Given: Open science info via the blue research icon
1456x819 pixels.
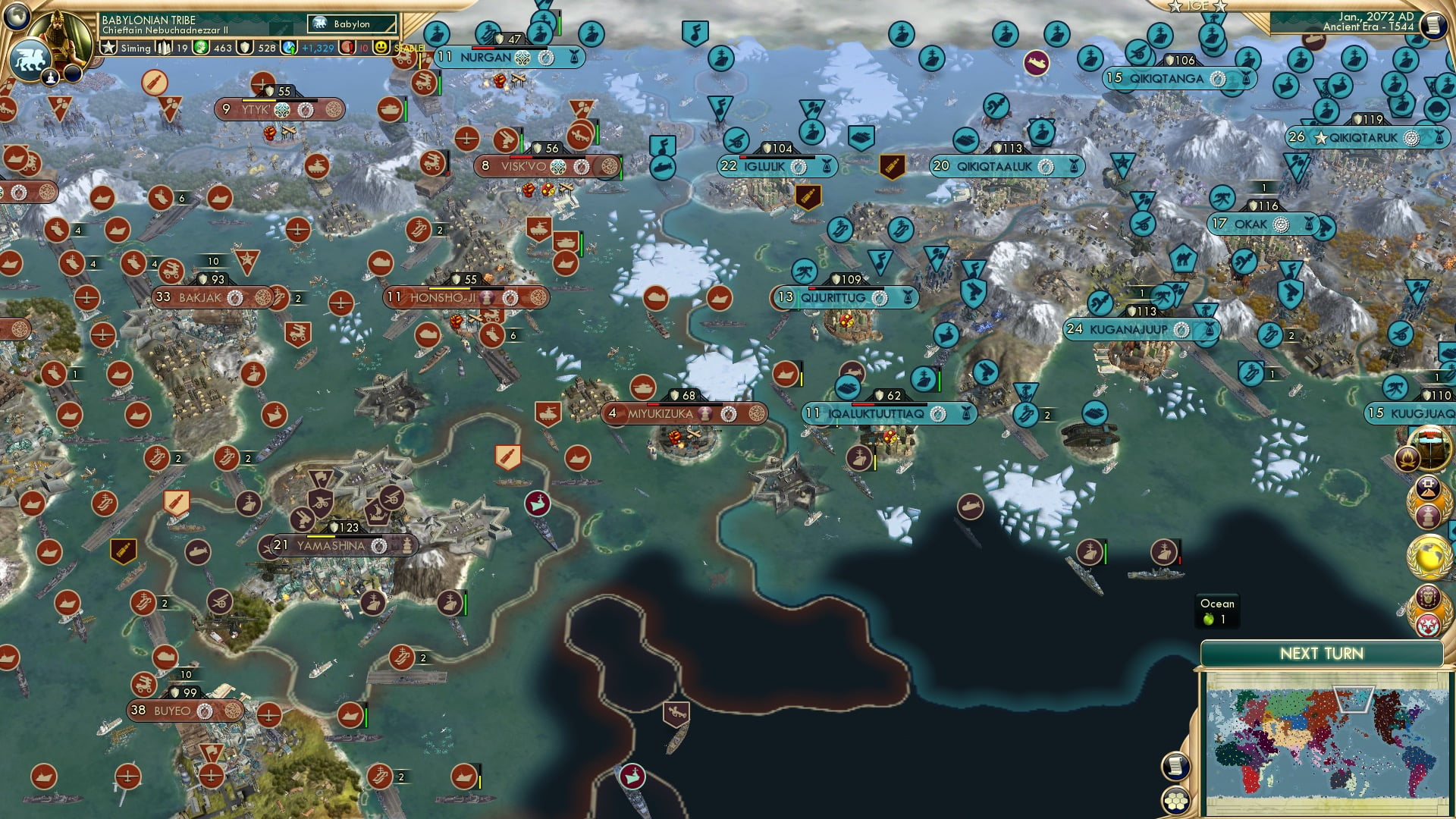Looking at the screenshot, I should tap(290, 47).
